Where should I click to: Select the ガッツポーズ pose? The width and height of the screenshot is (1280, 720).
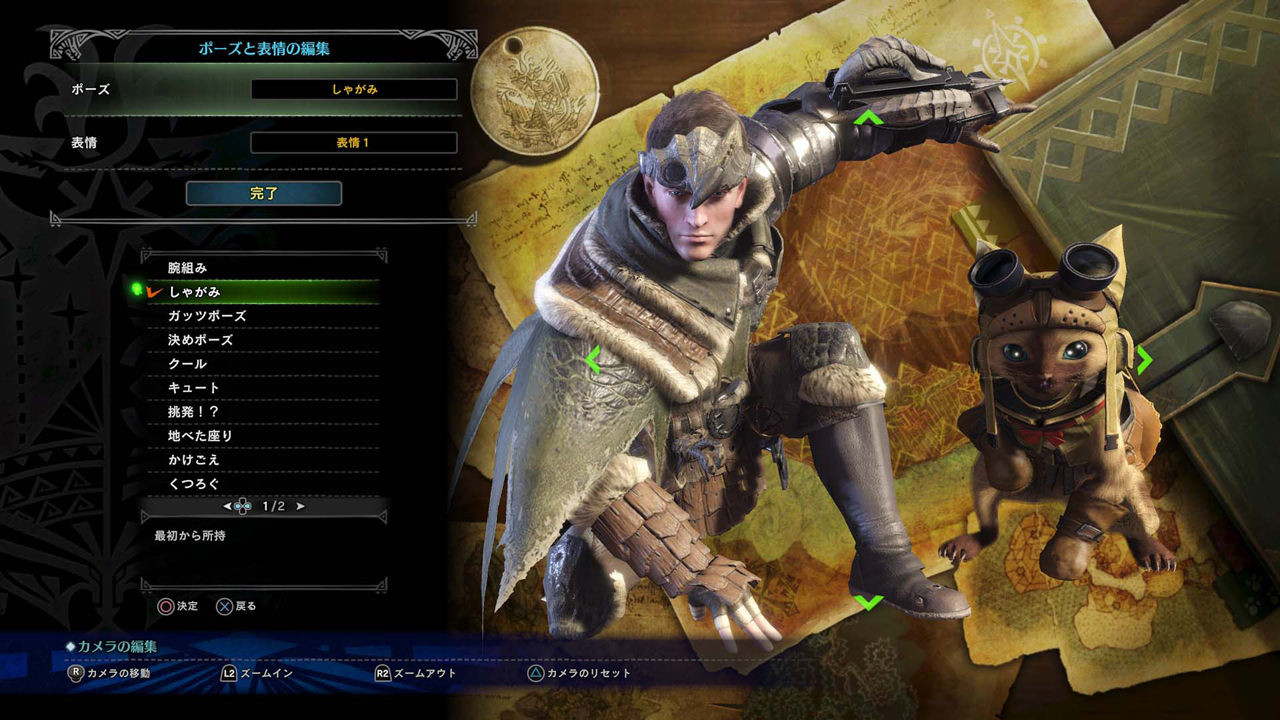(262, 316)
